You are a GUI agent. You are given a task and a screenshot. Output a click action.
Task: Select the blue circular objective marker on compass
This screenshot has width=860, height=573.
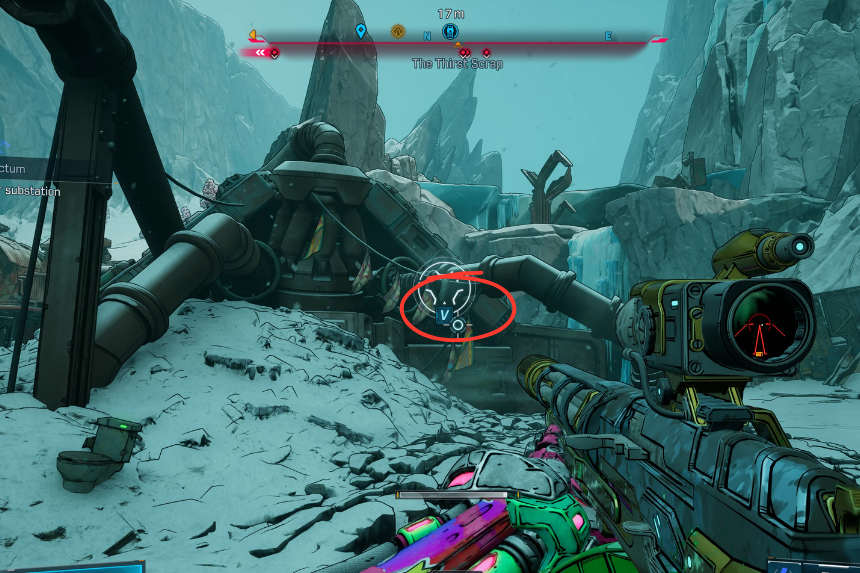point(450,32)
